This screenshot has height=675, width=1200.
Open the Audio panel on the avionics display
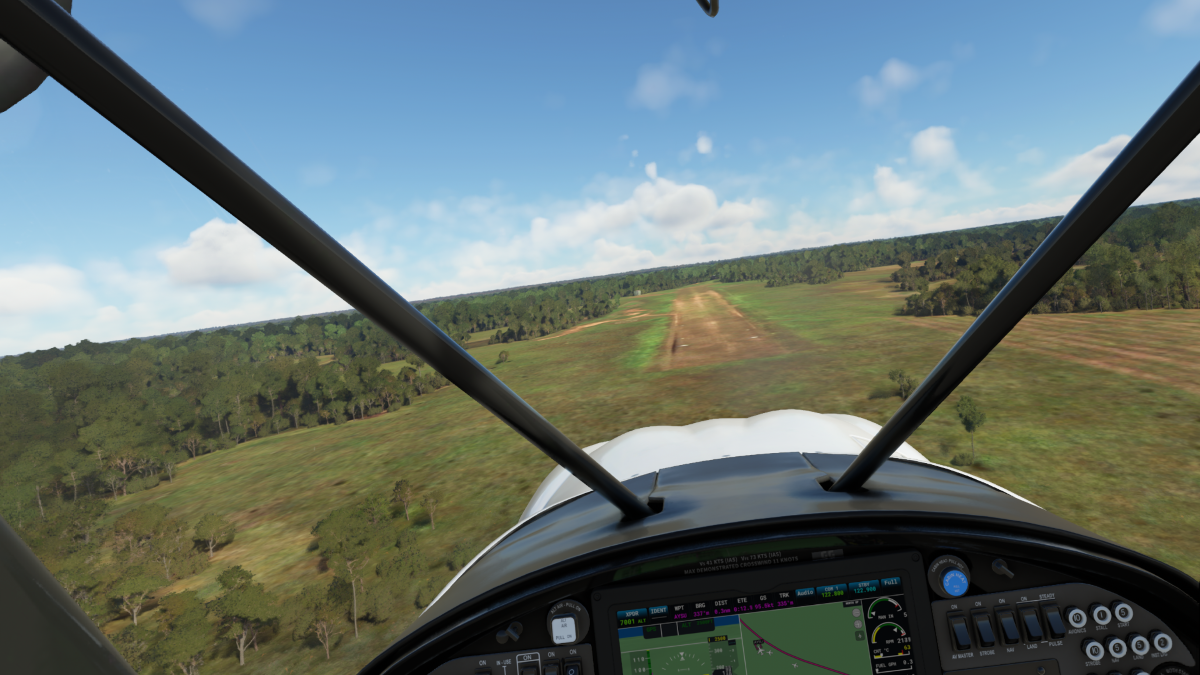click(x=805, y=592)
